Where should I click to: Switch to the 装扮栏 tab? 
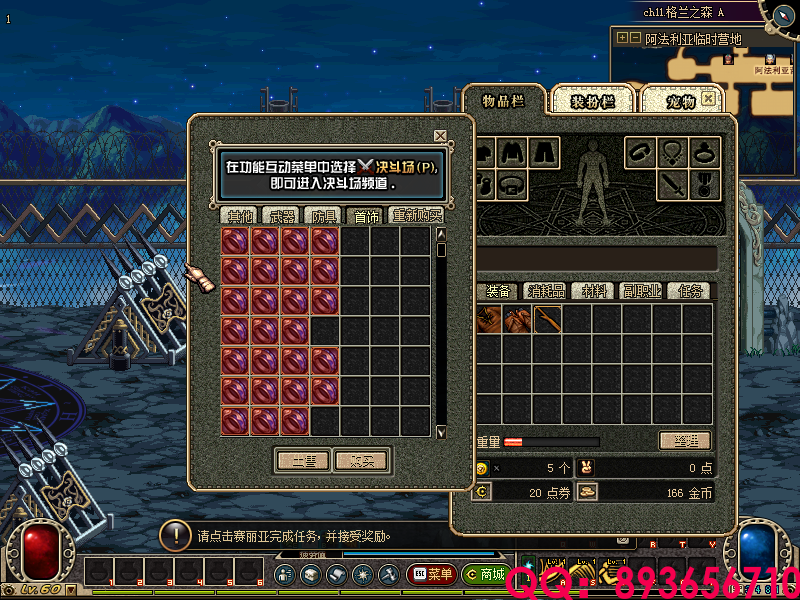coord(592,101)
